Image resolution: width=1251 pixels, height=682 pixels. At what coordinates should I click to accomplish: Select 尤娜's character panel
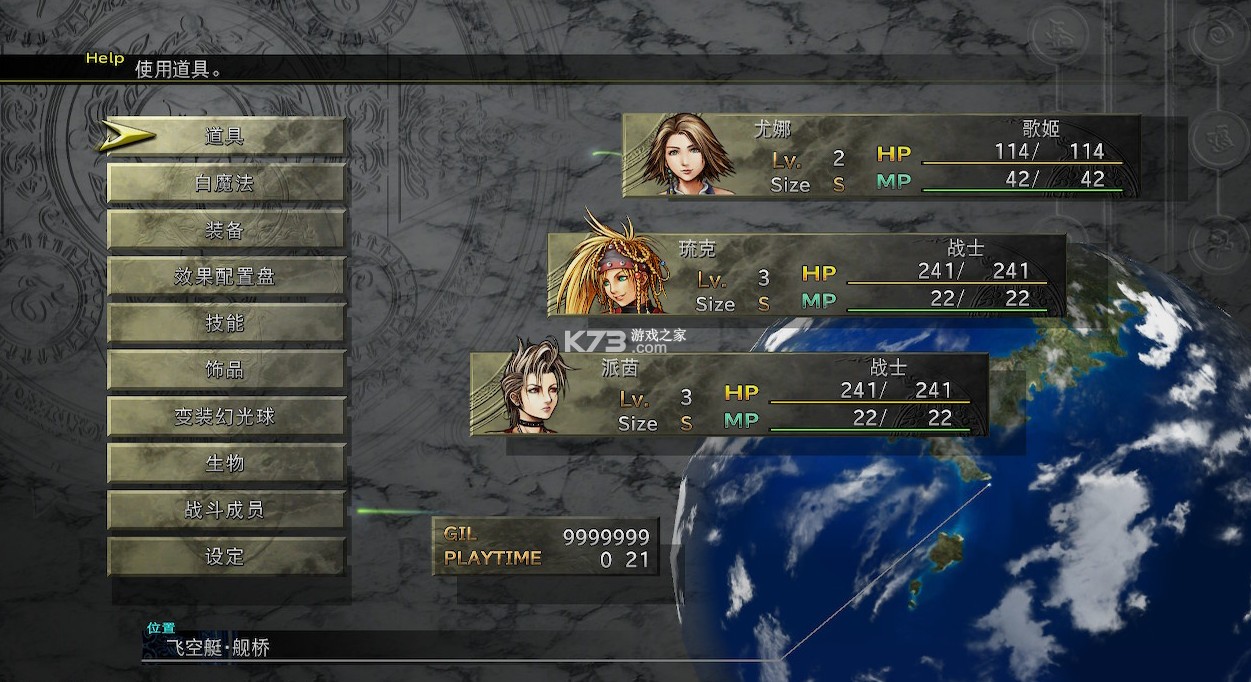click(880, 155)
